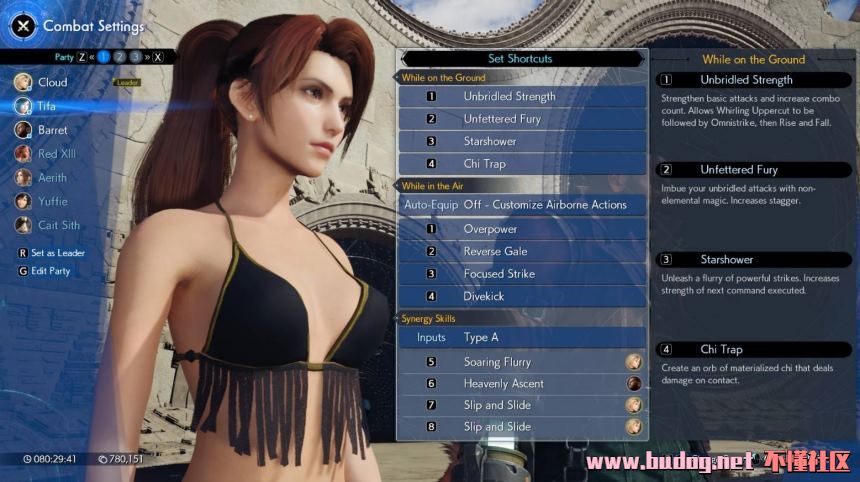
Task: Switch to party number 2
Action: [x=119, y=57]
